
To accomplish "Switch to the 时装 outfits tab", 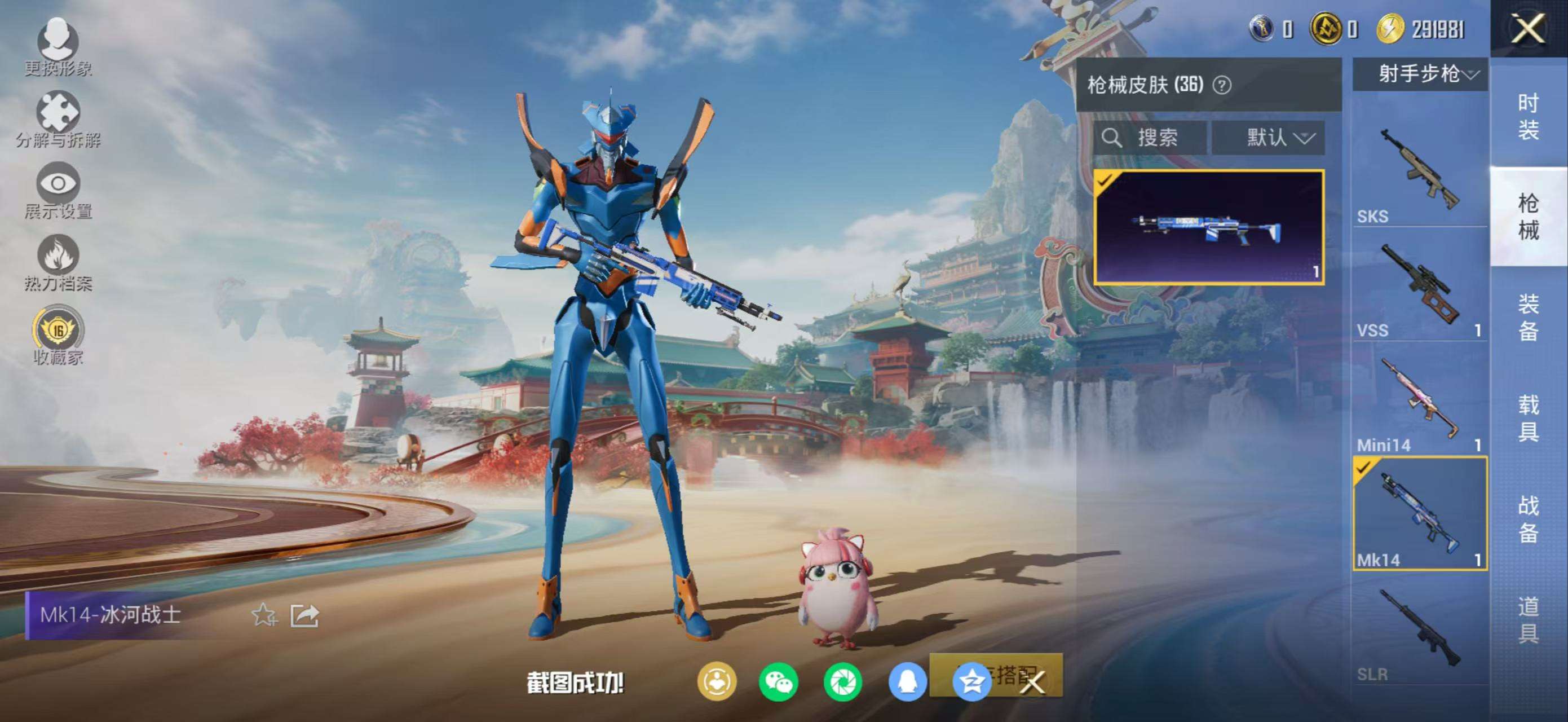I will coord(1528,116).
